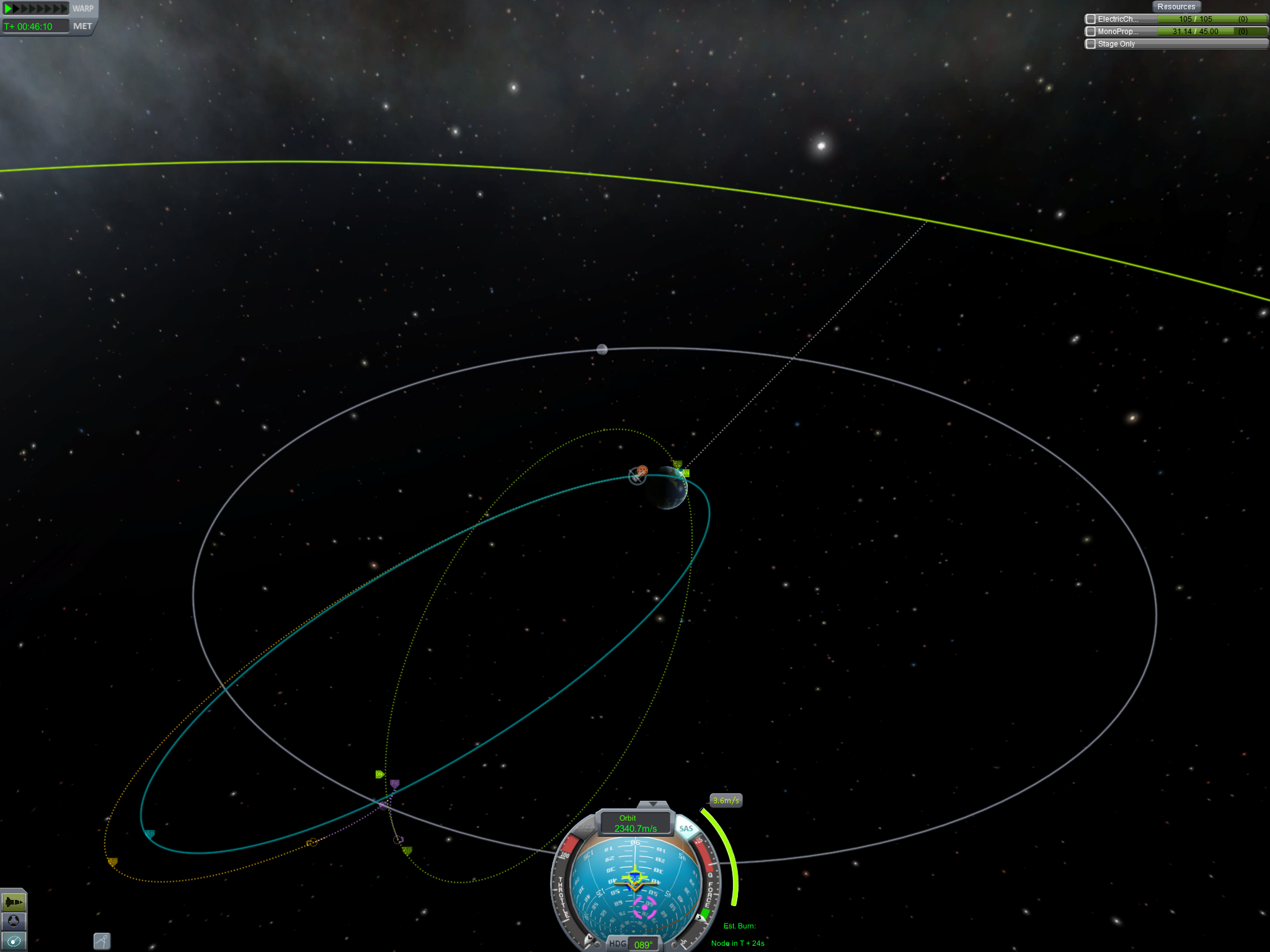
Task: Collapse the navball with the top arrow
Action: tap(653, 804)
